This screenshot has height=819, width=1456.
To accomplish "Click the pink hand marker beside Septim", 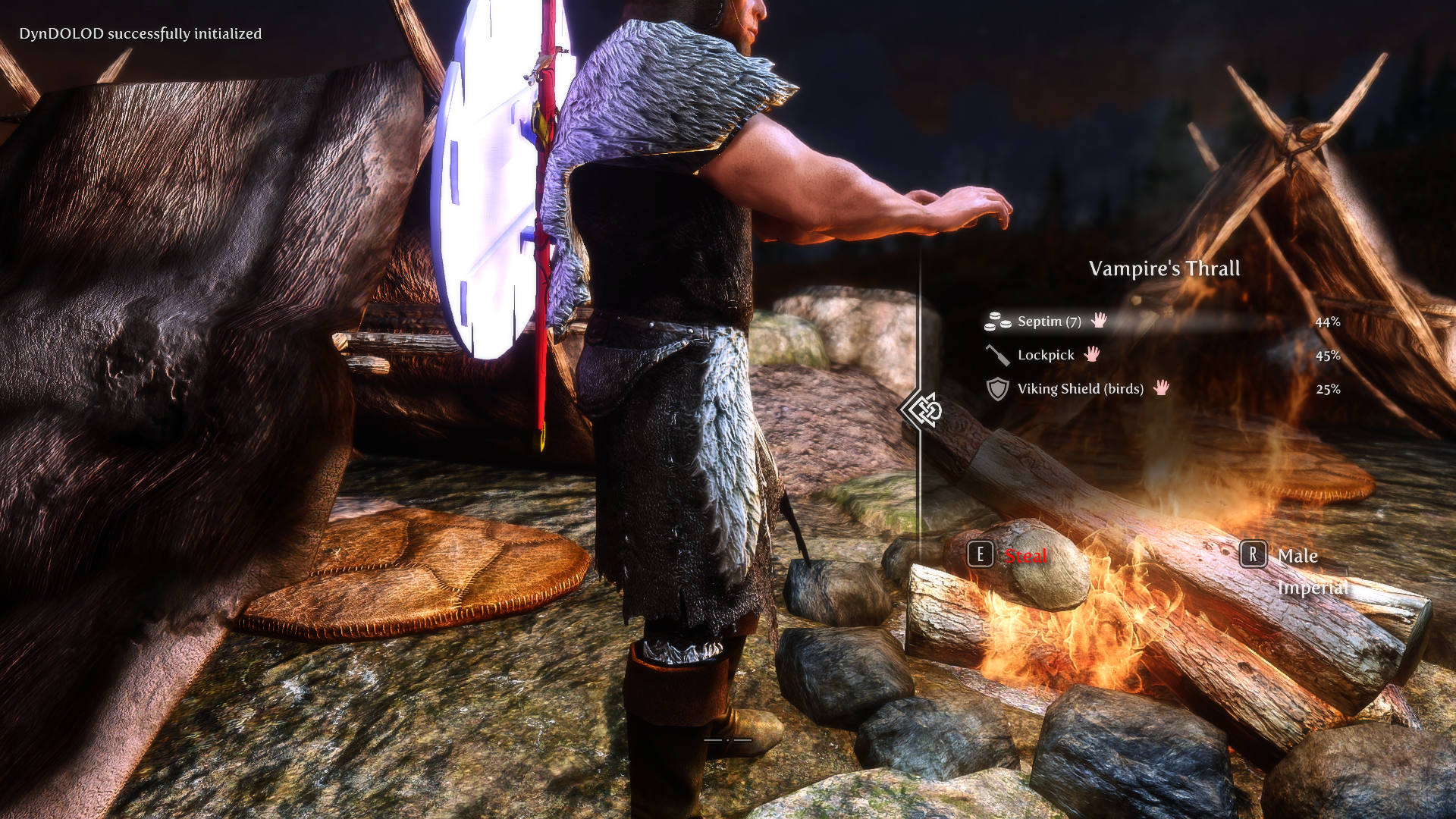I will pos(1099,321).
